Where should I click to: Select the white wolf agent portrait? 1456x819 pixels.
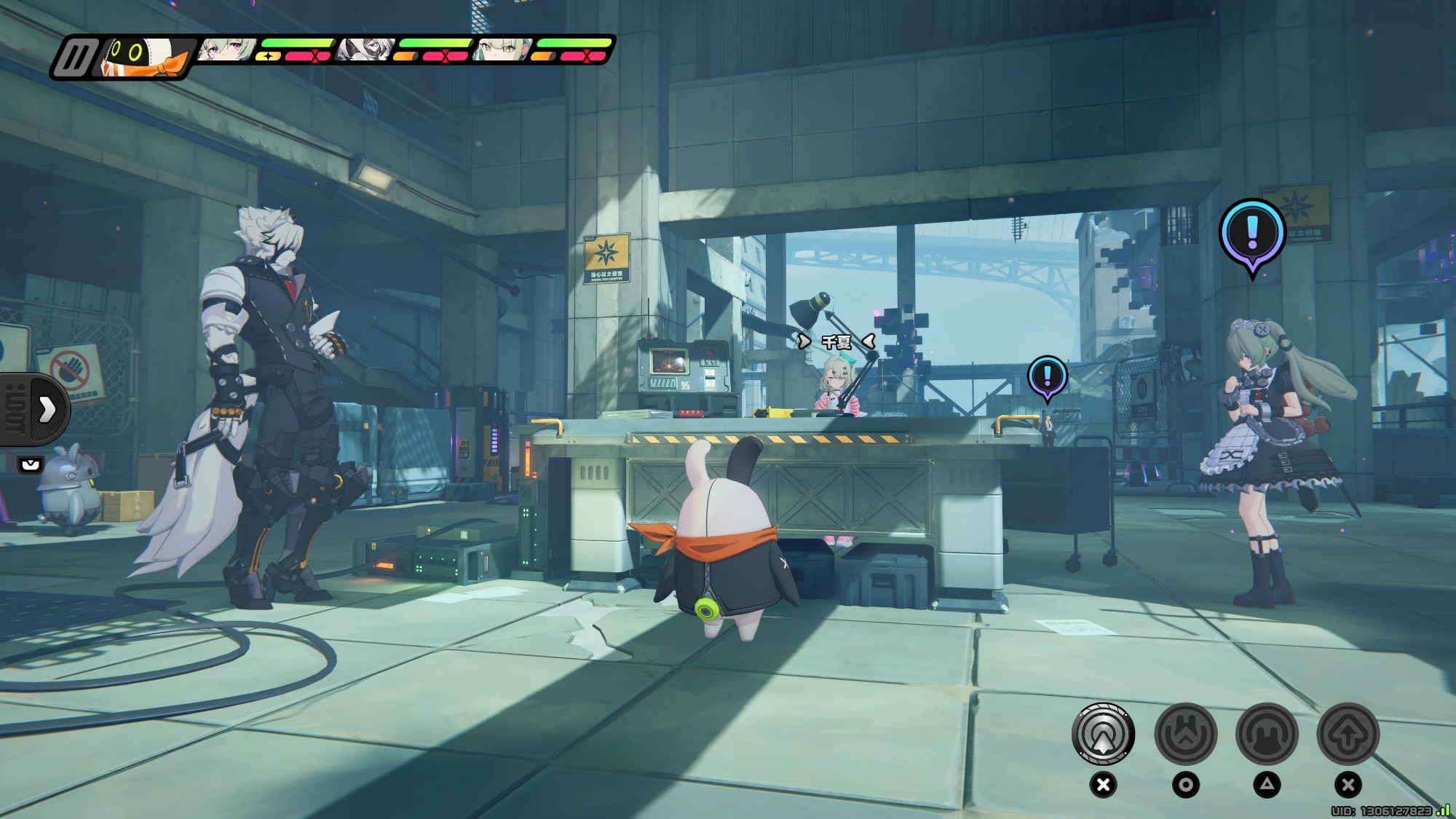tap(366, 50)
